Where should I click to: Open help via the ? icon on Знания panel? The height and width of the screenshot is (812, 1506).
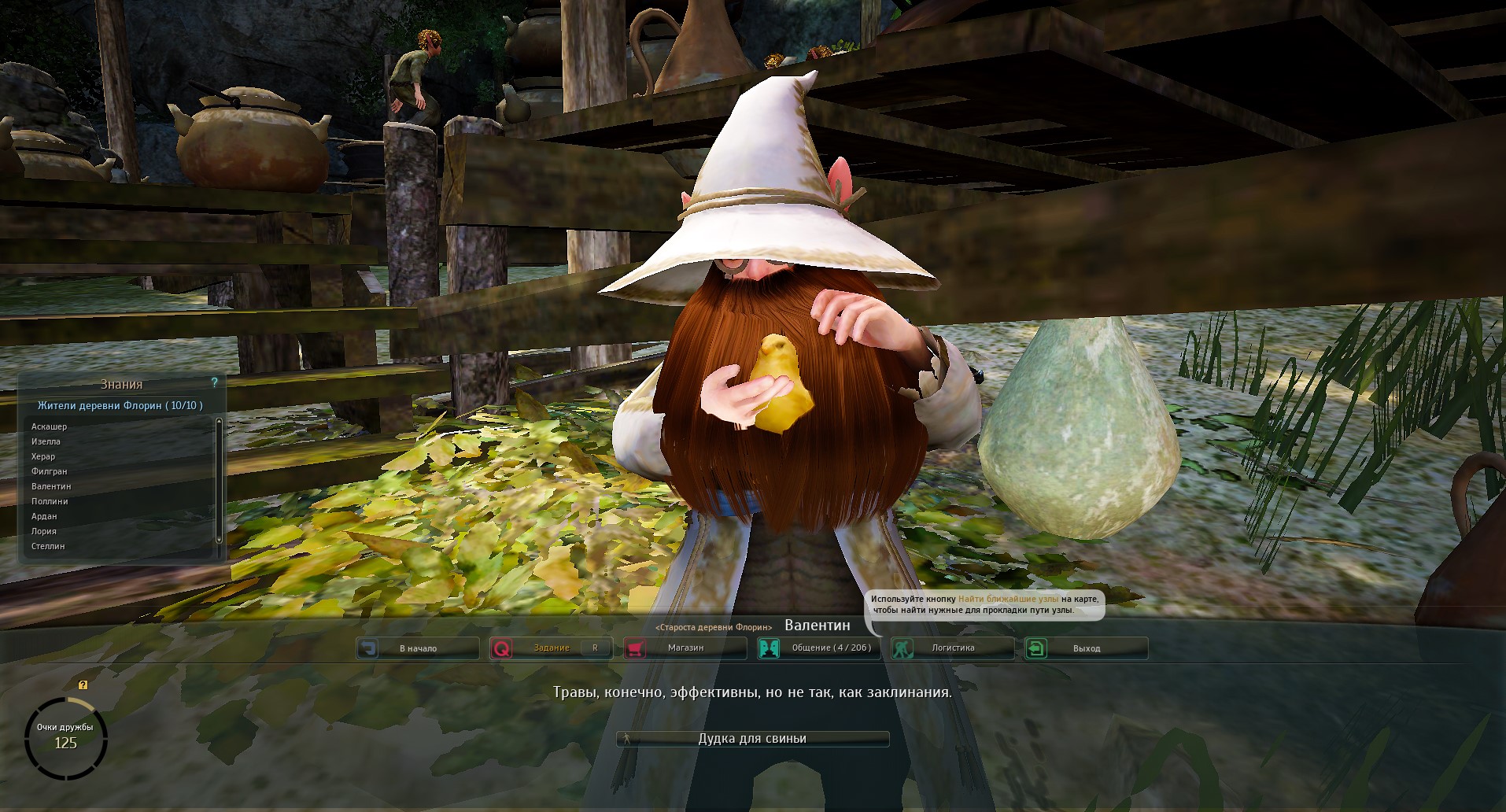[216, 383]
